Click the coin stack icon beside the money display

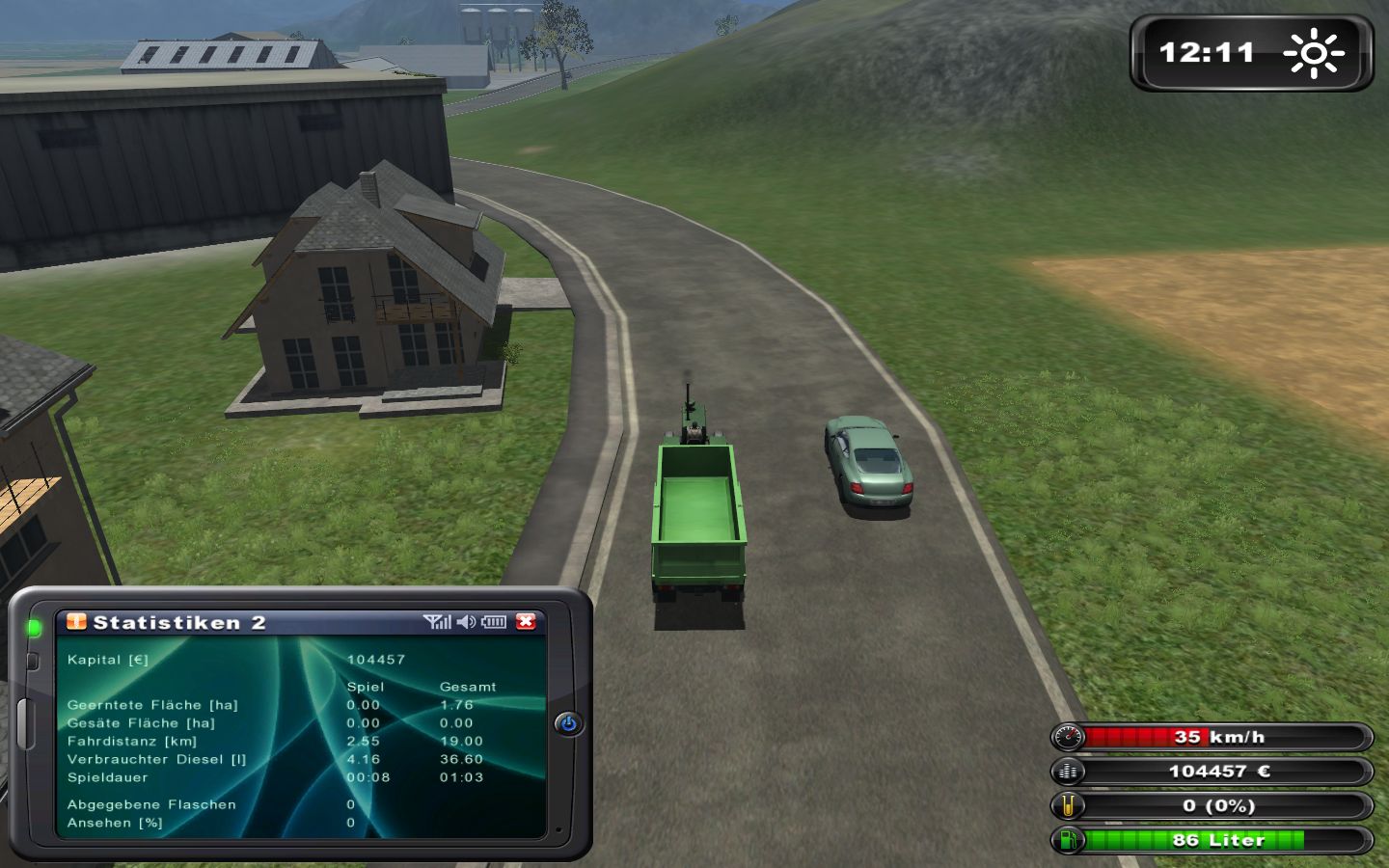click(x=1067, y=772)
